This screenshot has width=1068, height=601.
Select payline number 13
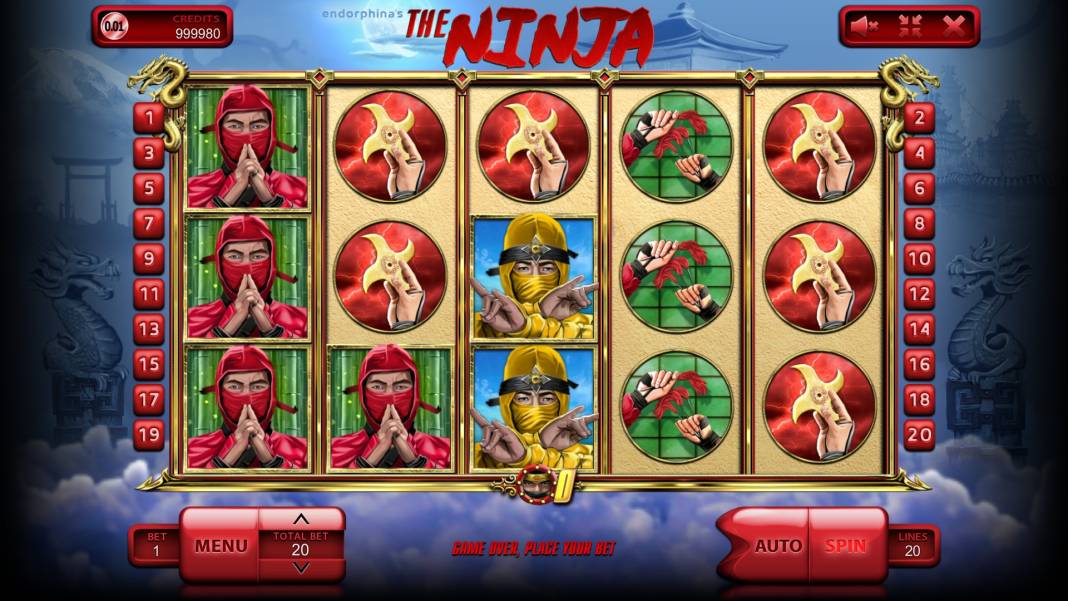point(150,329)
